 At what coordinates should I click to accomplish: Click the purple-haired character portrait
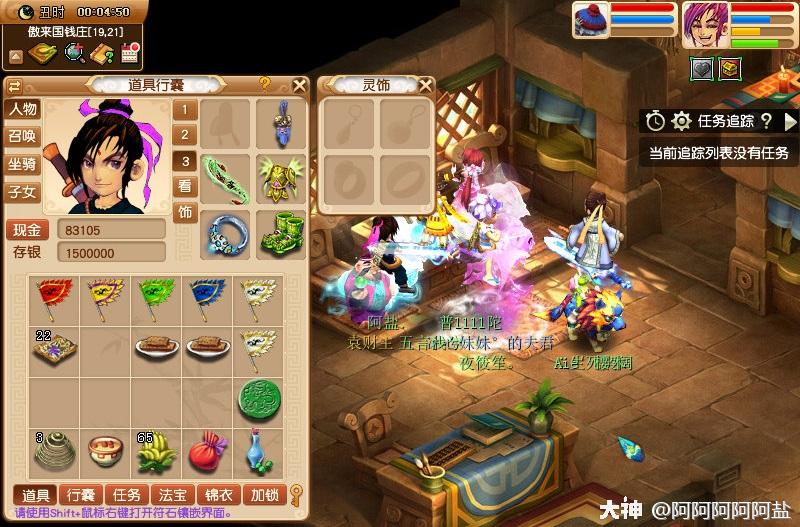click(x=704, y=25)
